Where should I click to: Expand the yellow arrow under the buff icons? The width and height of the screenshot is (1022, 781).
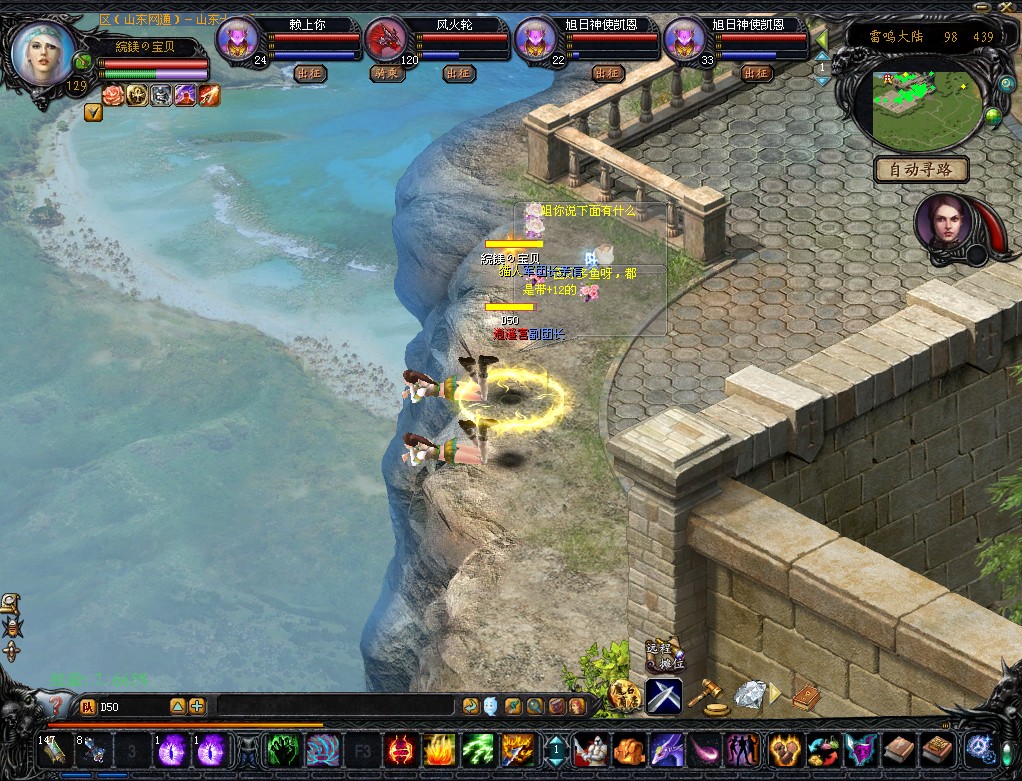pos(93,113)
